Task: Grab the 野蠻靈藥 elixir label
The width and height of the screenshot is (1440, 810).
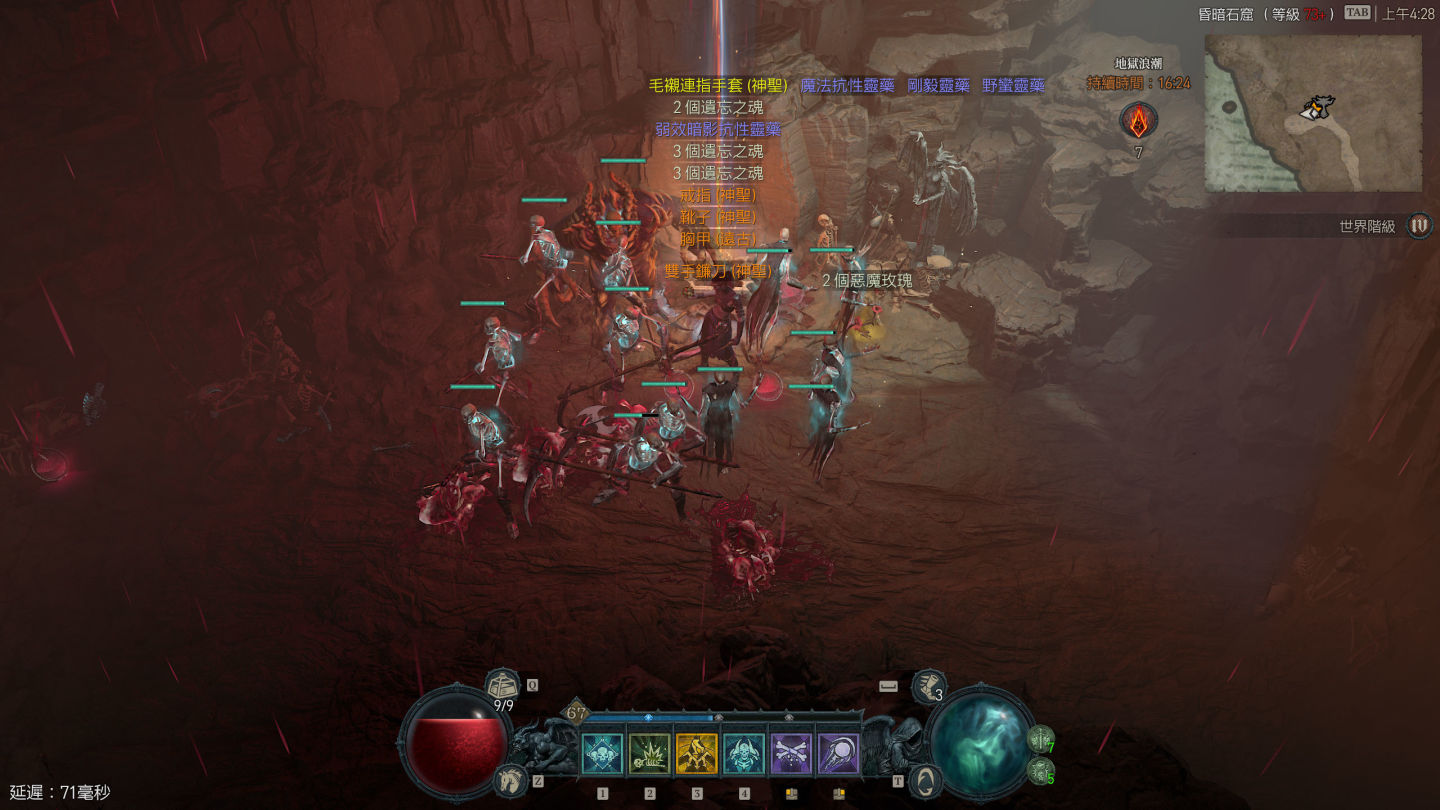Action: click(1013, 86)
